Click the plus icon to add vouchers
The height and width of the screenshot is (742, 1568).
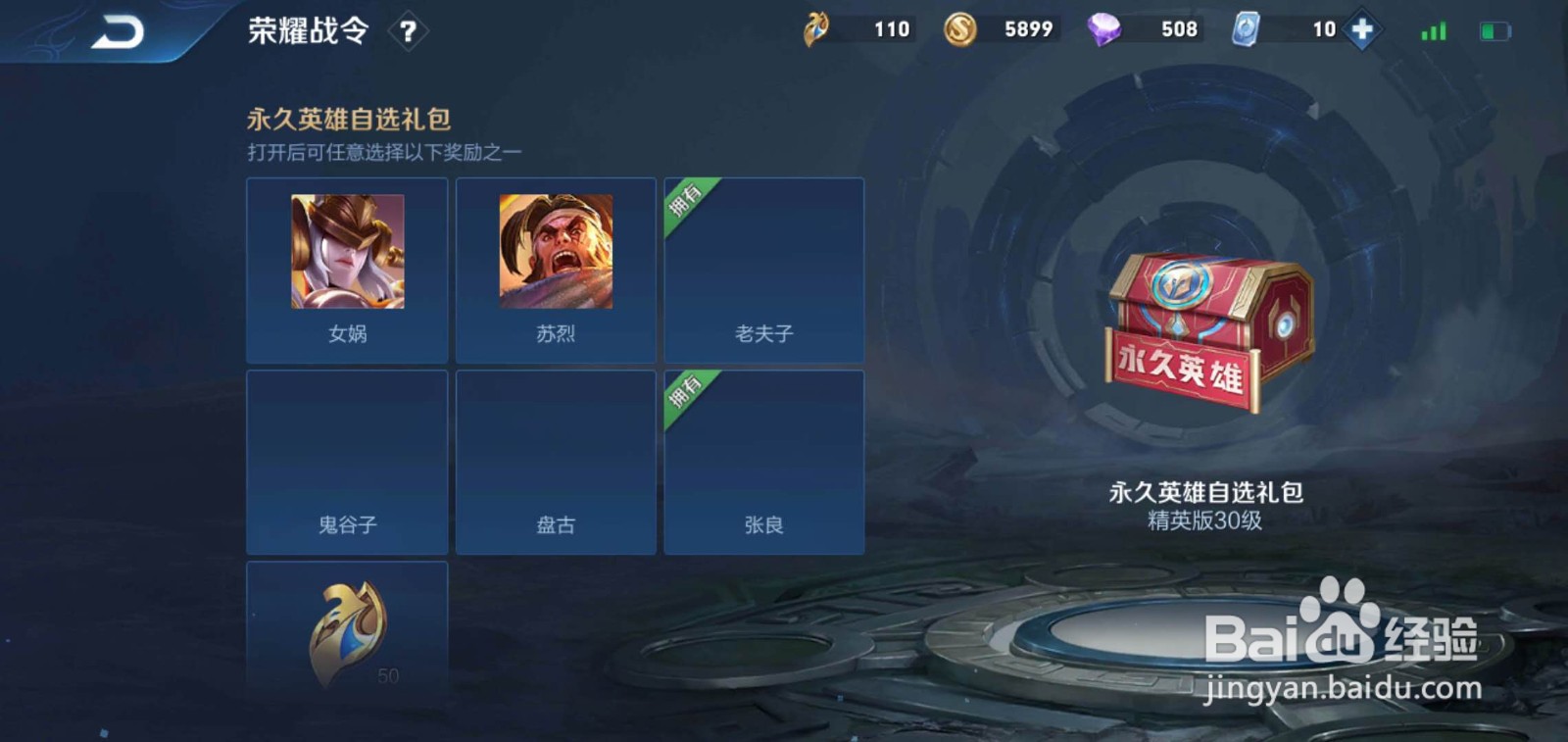click(1361, 29)
